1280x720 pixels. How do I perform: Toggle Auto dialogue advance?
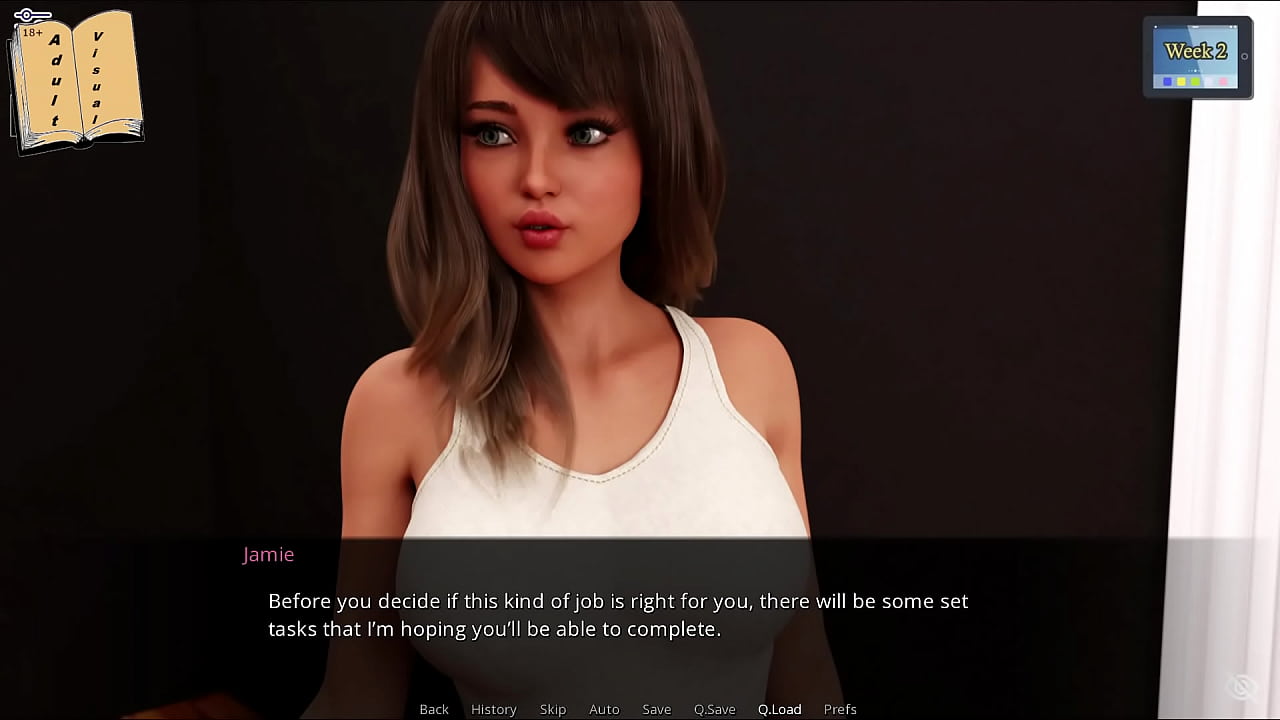pyautogui.click(x=604, y=709)
